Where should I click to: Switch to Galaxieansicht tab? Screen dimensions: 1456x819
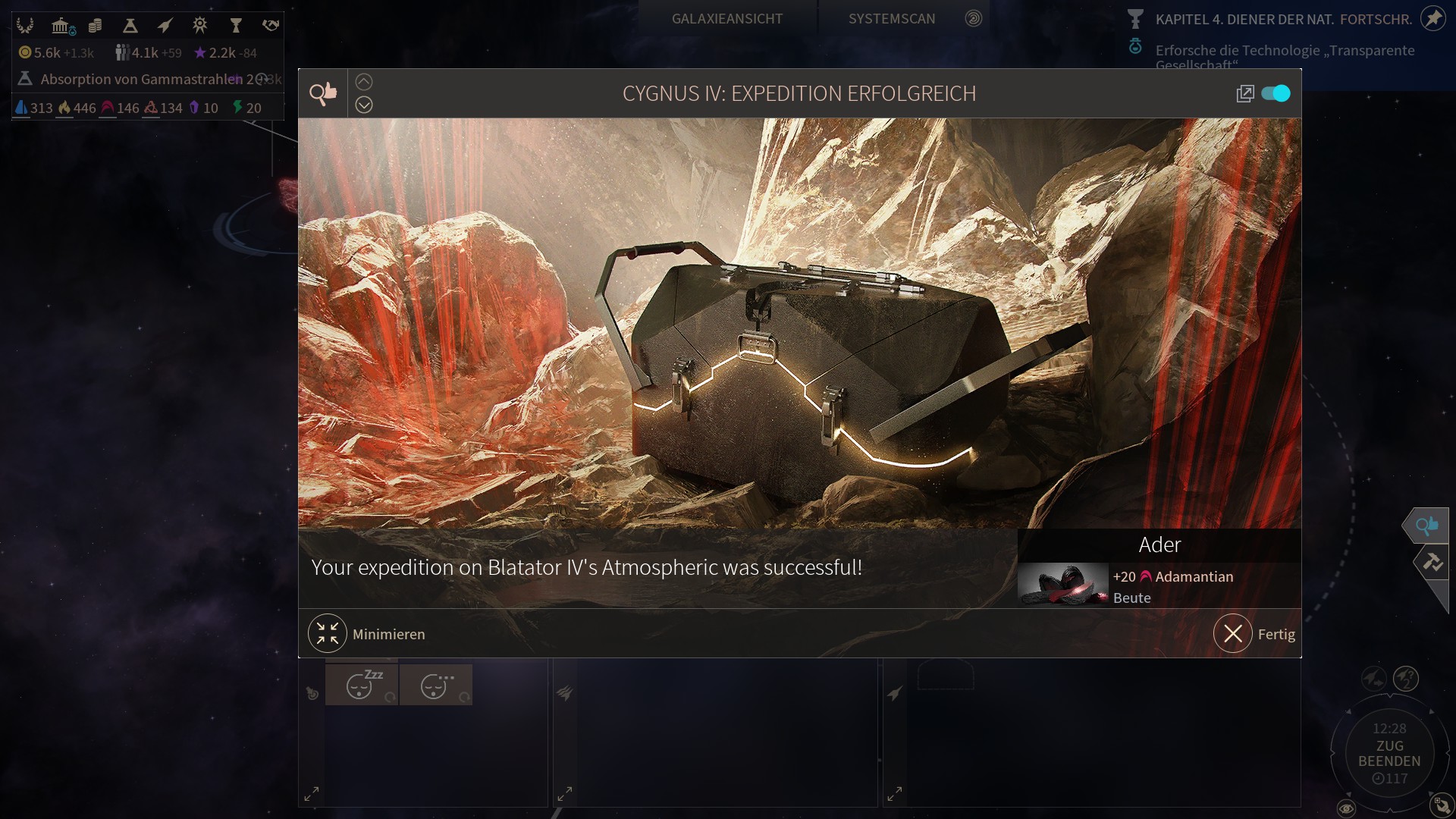(x=726, y=18)
